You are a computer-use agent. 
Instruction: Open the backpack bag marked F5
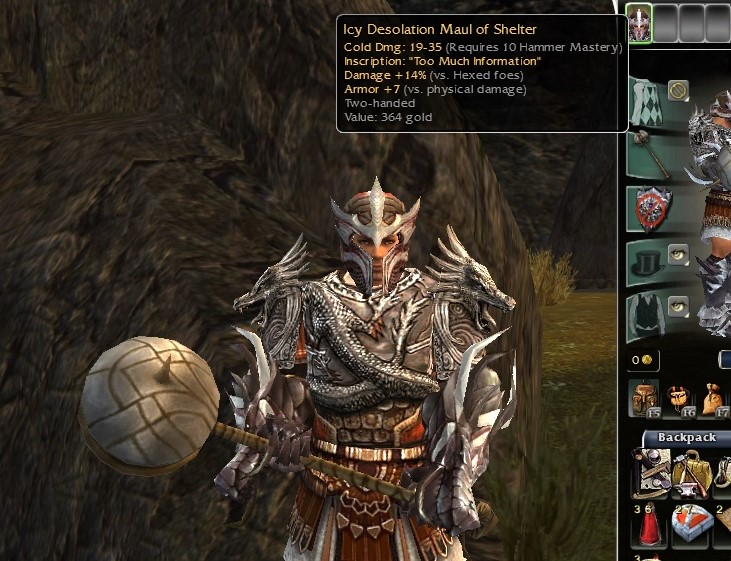tap(644, 398)
